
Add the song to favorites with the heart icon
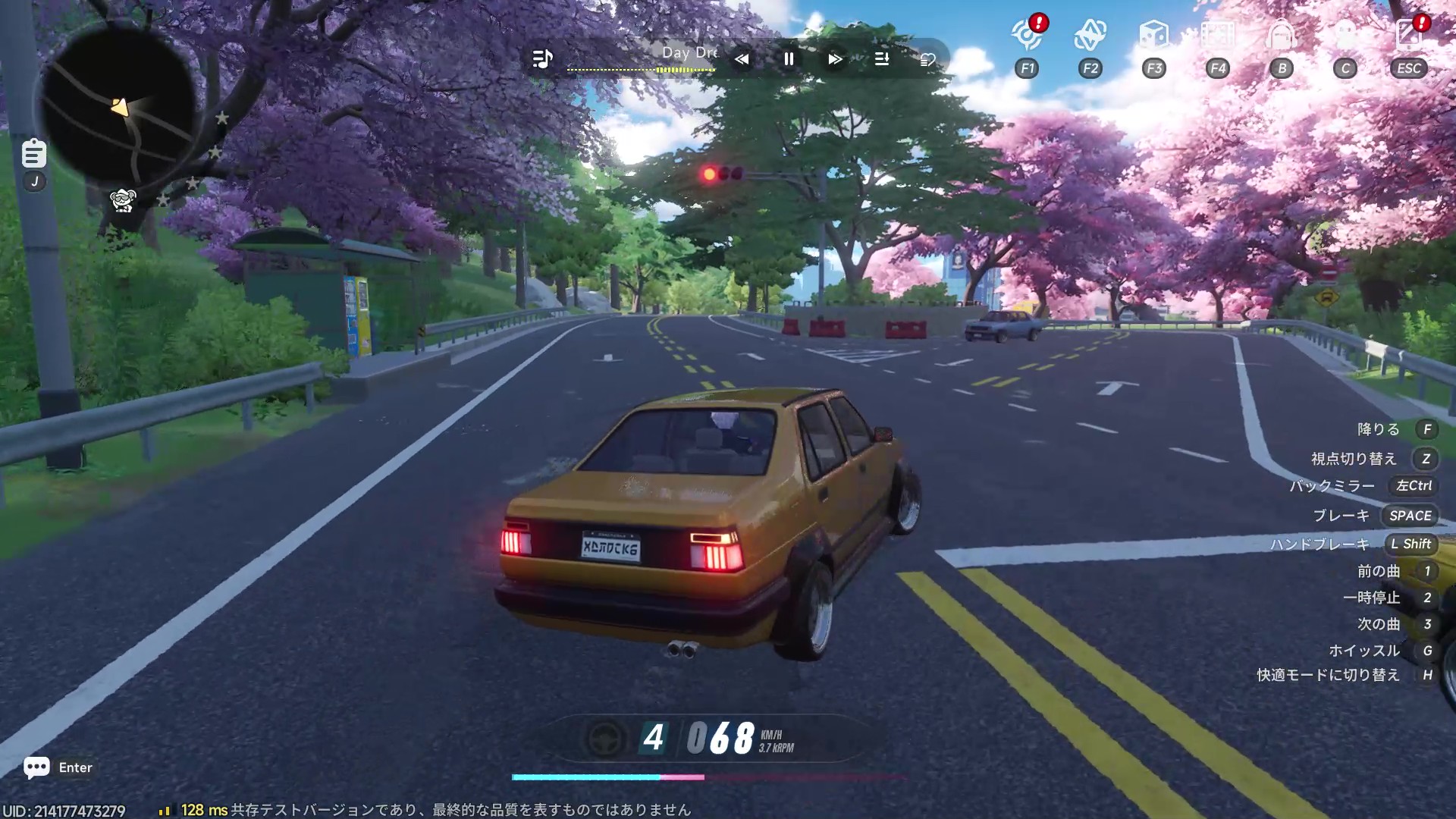(x=927, y=60)
